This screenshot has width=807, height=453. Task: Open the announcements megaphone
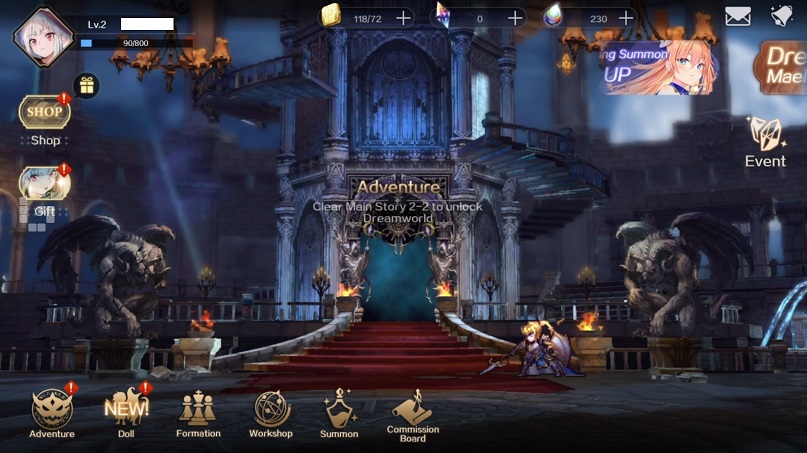pos(782,16)
